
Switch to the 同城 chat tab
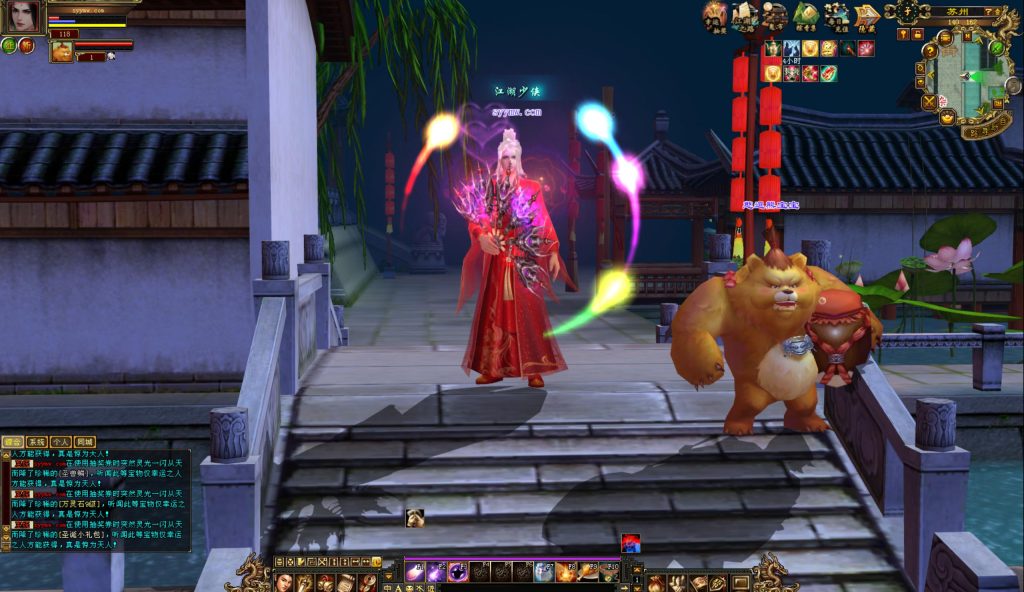[85, 441]
